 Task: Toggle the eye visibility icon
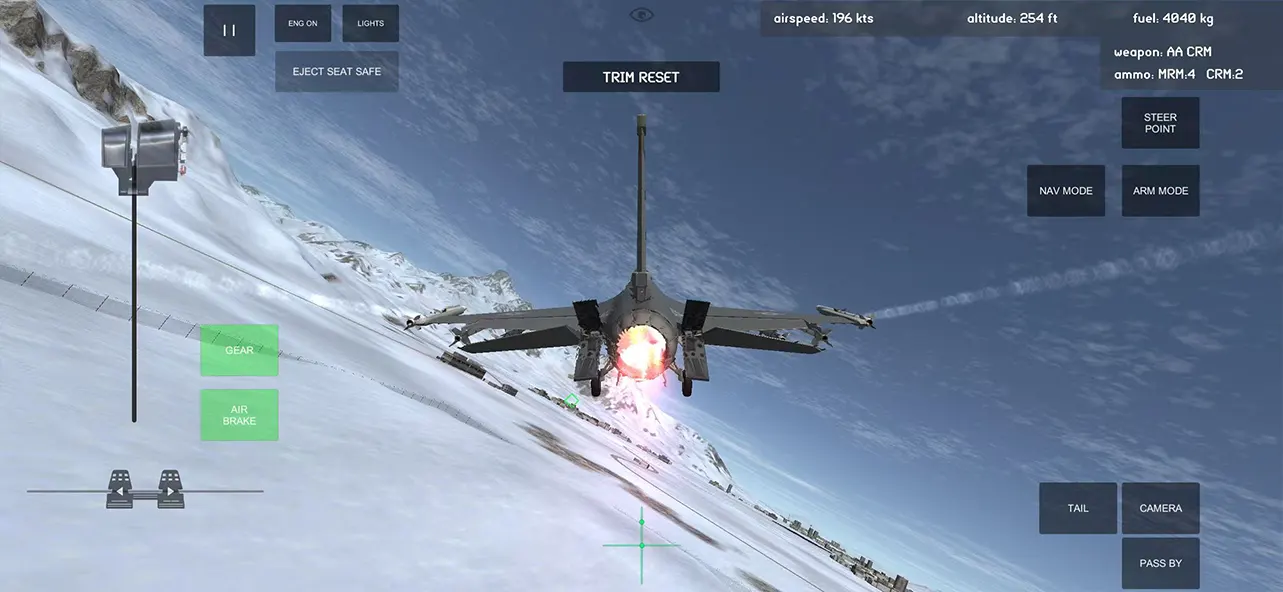tap(641, 14)
